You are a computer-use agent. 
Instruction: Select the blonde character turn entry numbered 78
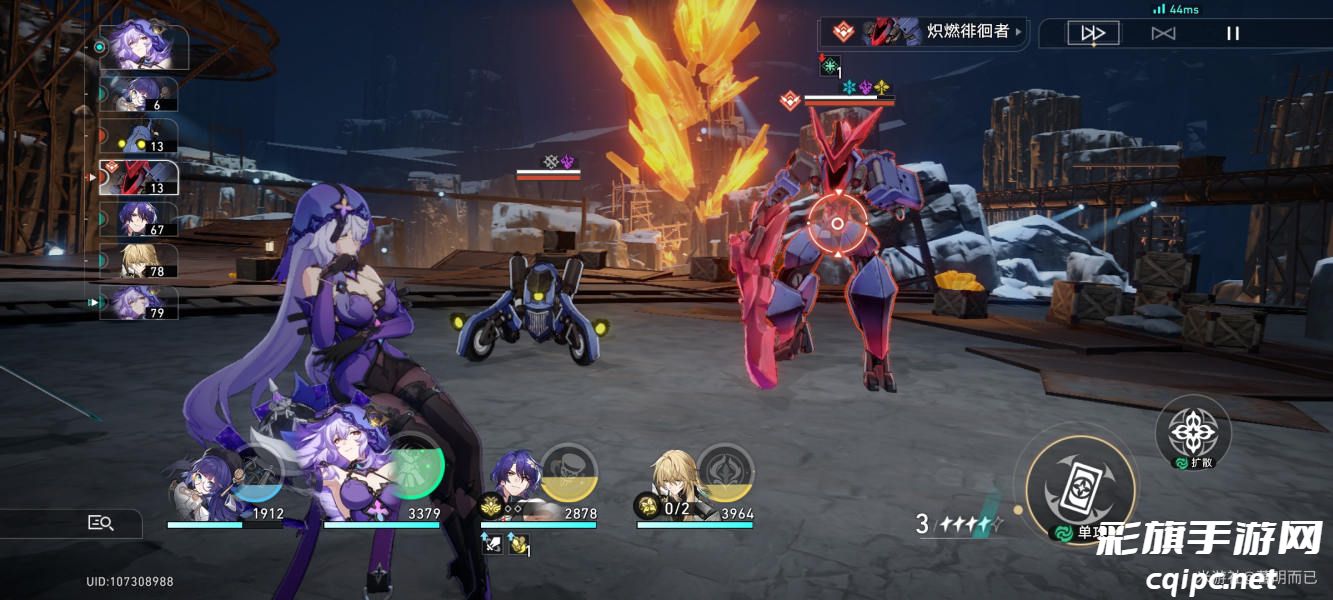pos(139,261)
